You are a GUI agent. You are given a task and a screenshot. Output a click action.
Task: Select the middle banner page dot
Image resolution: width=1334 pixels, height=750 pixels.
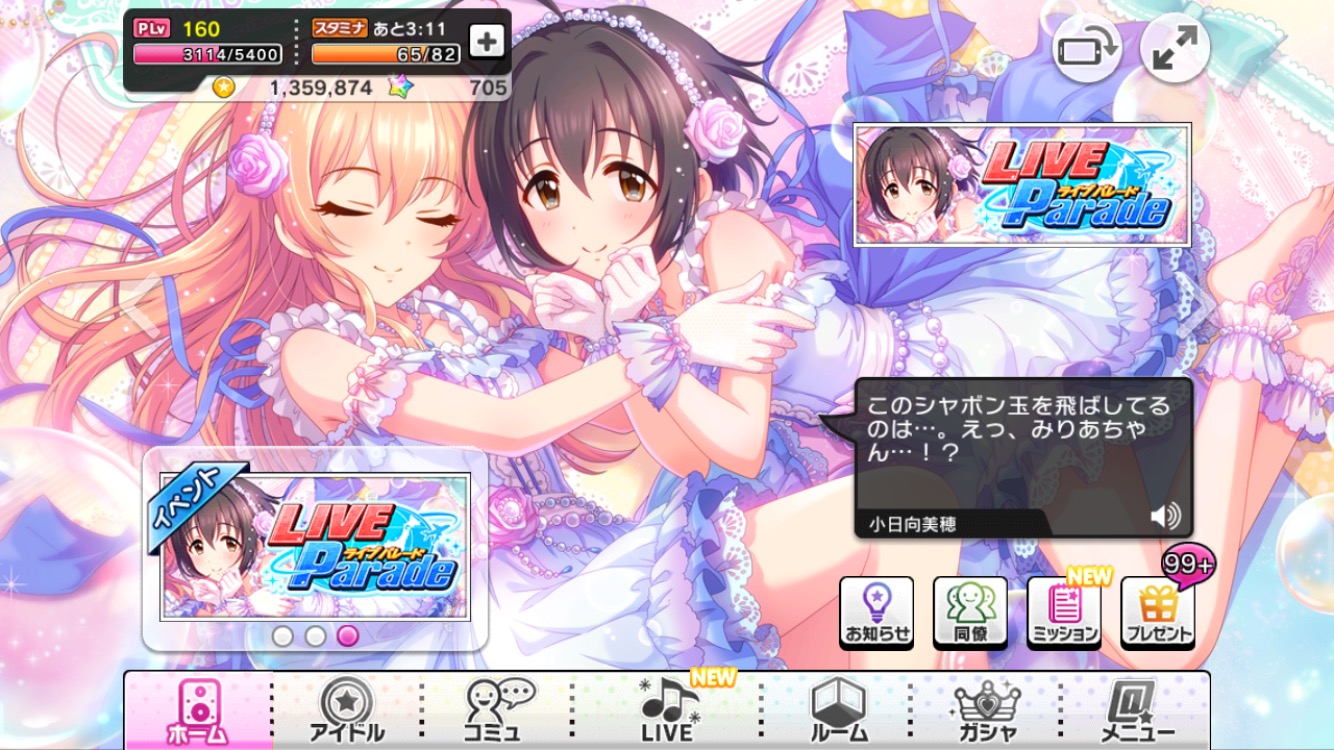[316, 636]
